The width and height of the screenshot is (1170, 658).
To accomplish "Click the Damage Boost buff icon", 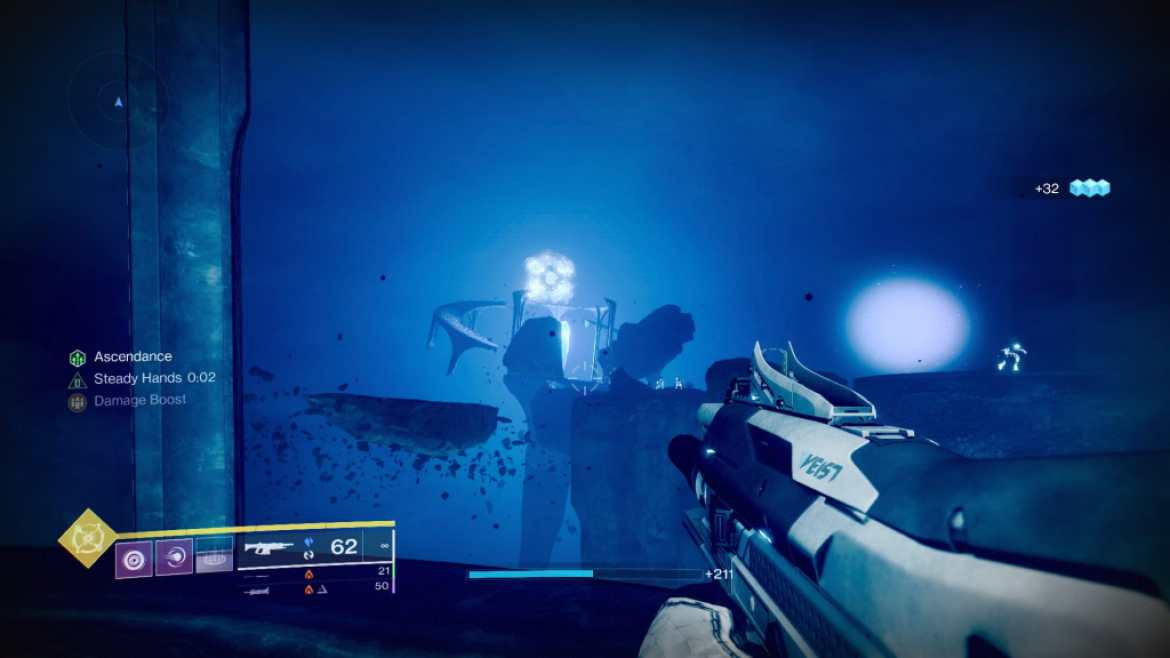I will click(x=77, y=402).
